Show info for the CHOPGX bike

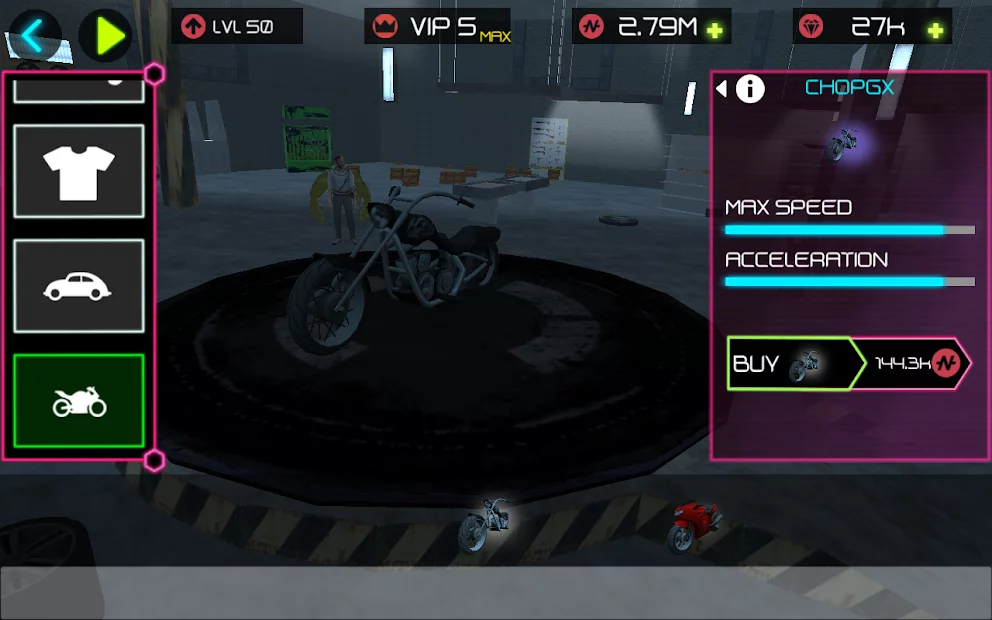[x=750, y=89]
